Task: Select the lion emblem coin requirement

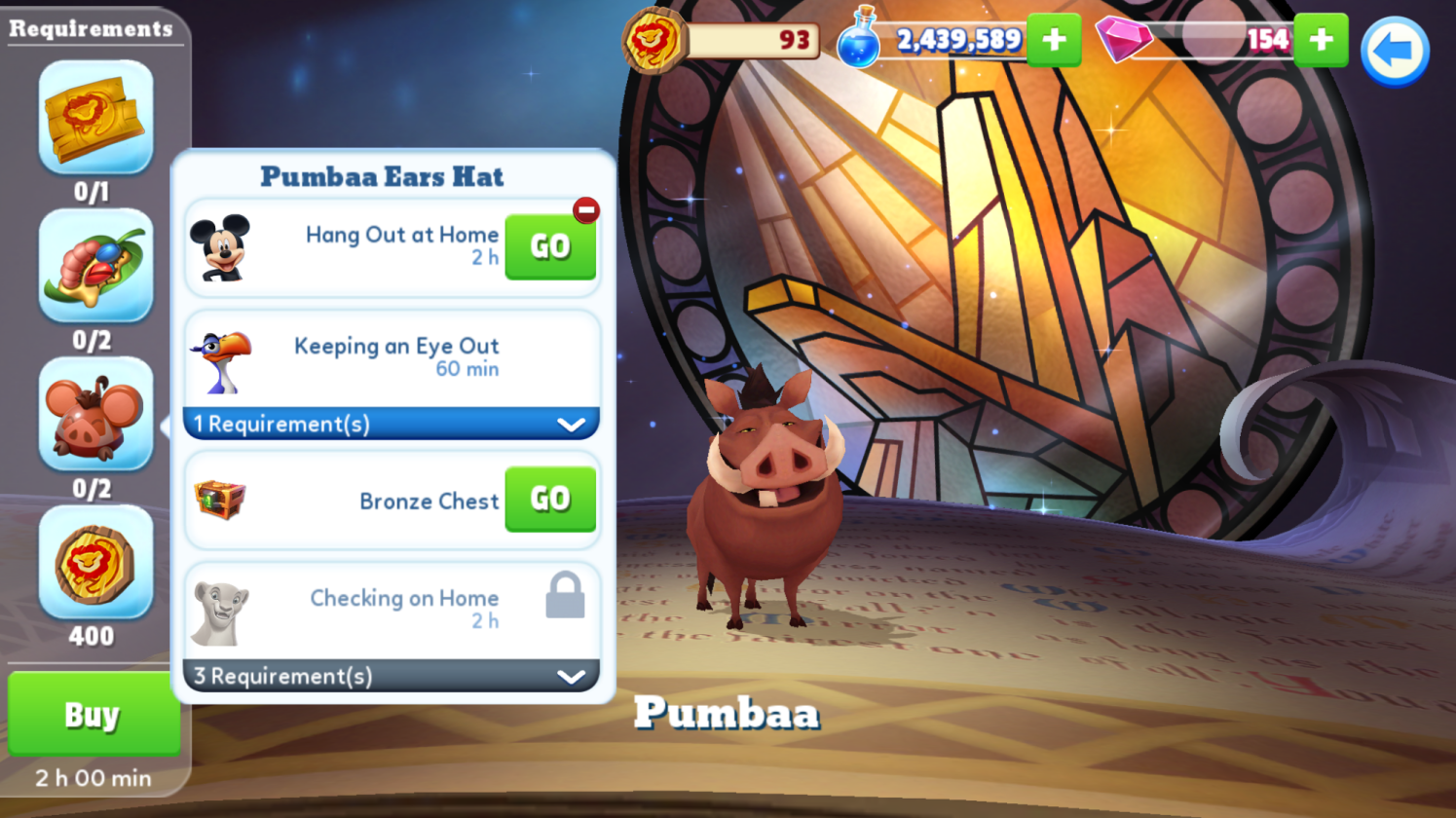Action: (95, 562)
